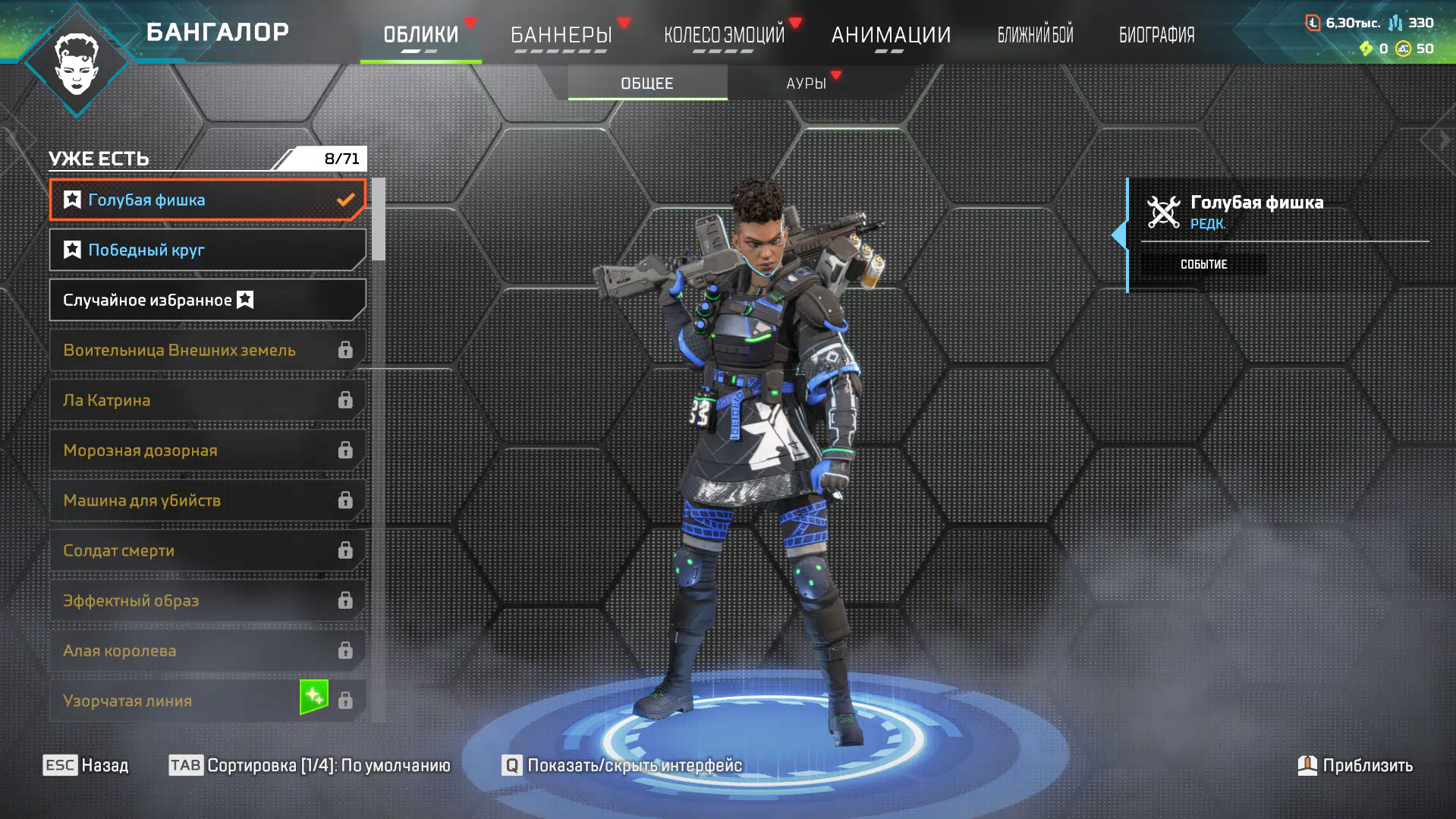Preview the Солдат смерти skin
Screen dimensions: 1456x819
pyautogui.click(x=206, y=550)
